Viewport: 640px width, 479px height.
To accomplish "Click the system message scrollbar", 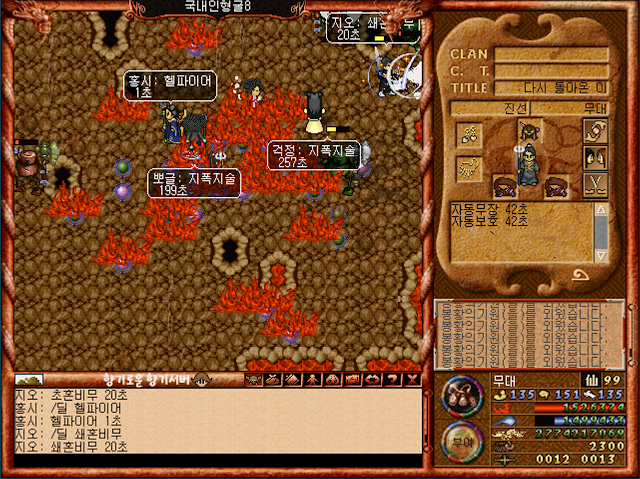I will click(x=602, y=232).
